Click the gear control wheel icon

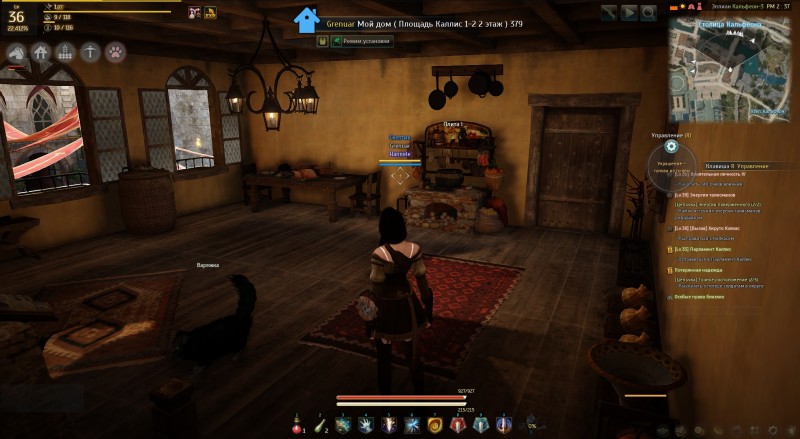pos(671,149)
